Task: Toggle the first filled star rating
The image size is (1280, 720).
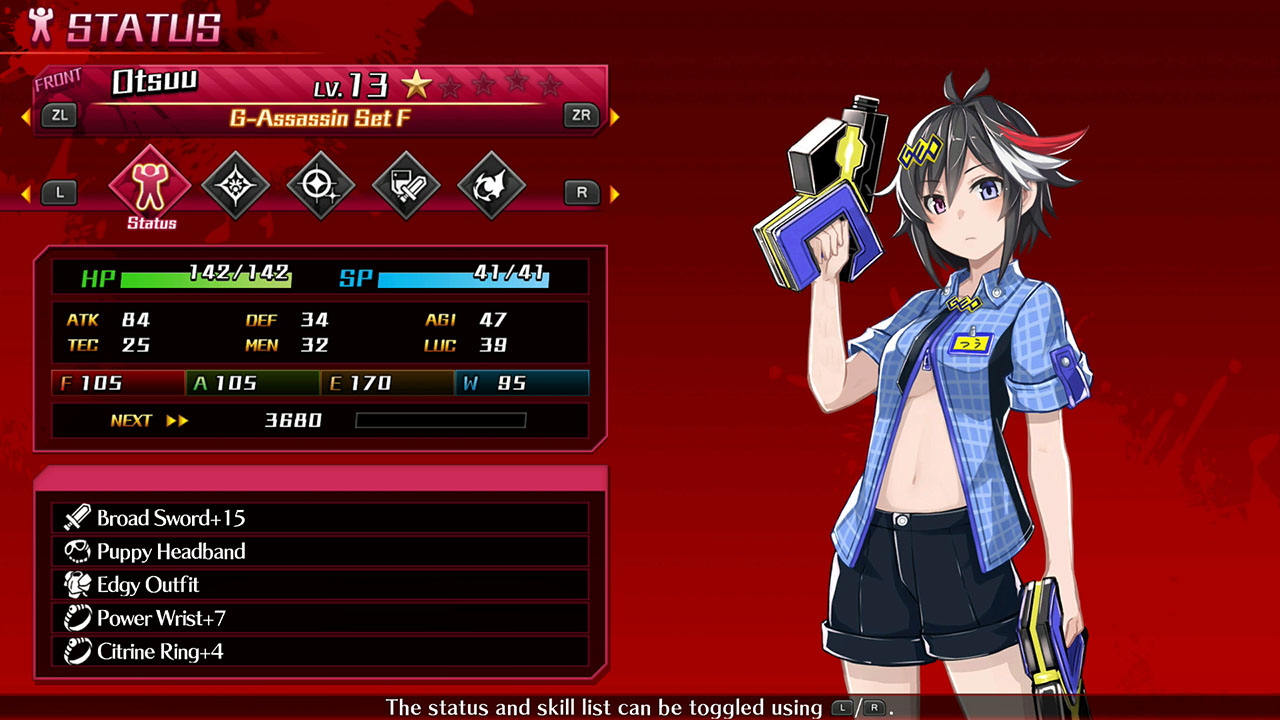Action: point(417,86)
